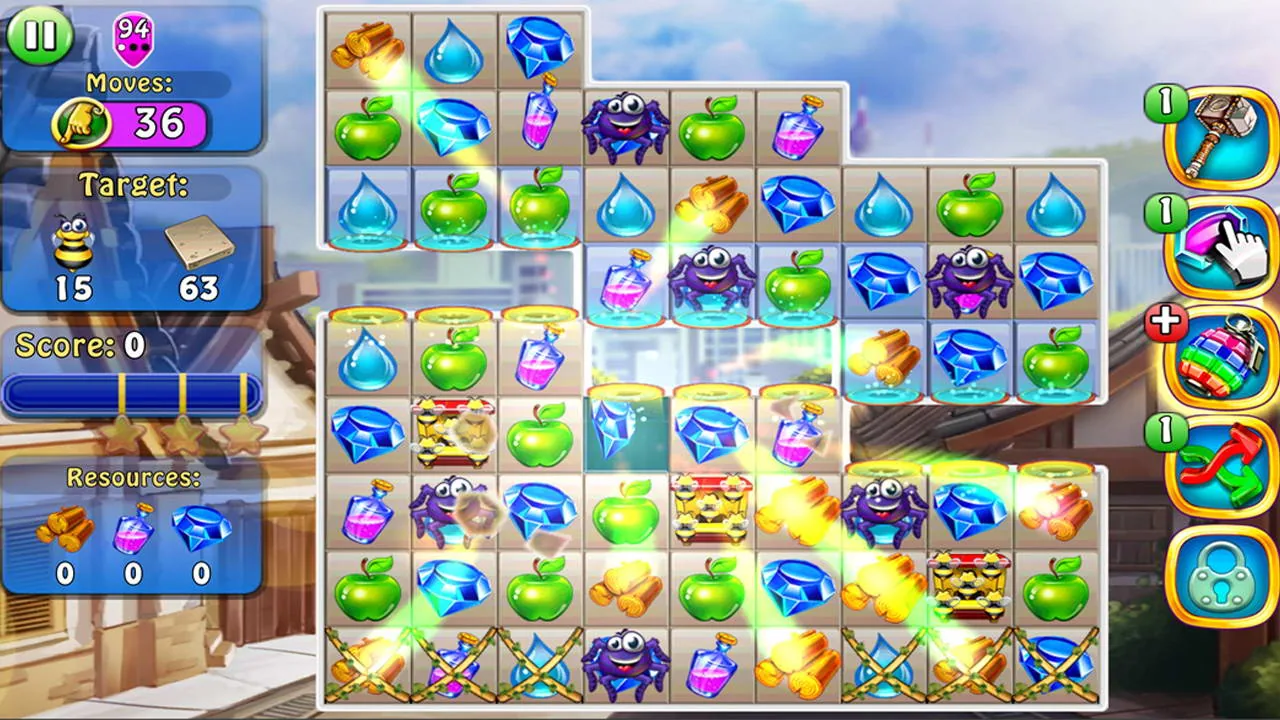This screenshot has width=1280, height=720.
Task: Click the stone tile target count 63
Action: 200,287
